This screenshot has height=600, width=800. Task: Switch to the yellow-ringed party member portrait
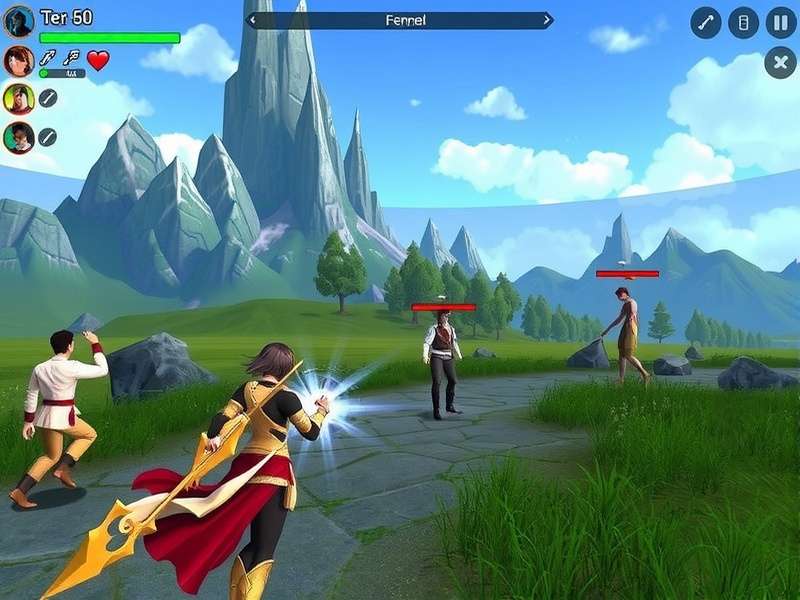[x=19, y=99]
